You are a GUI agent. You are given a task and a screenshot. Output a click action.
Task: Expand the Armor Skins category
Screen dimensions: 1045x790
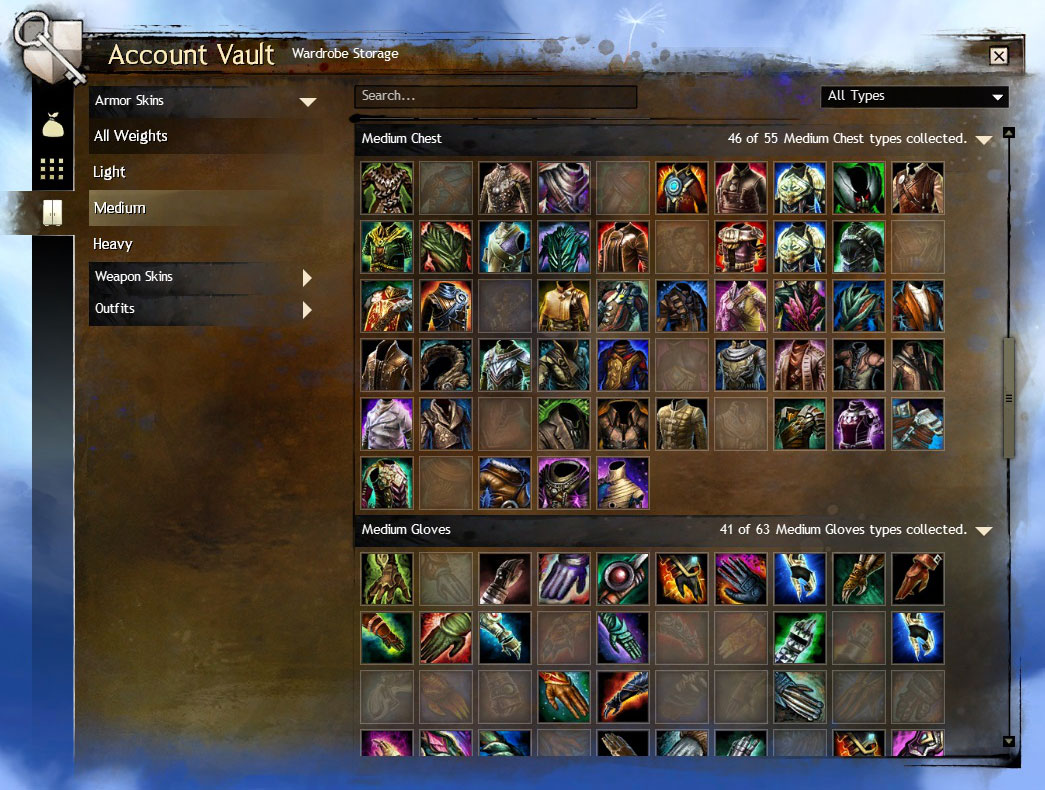tap(204, 101)
